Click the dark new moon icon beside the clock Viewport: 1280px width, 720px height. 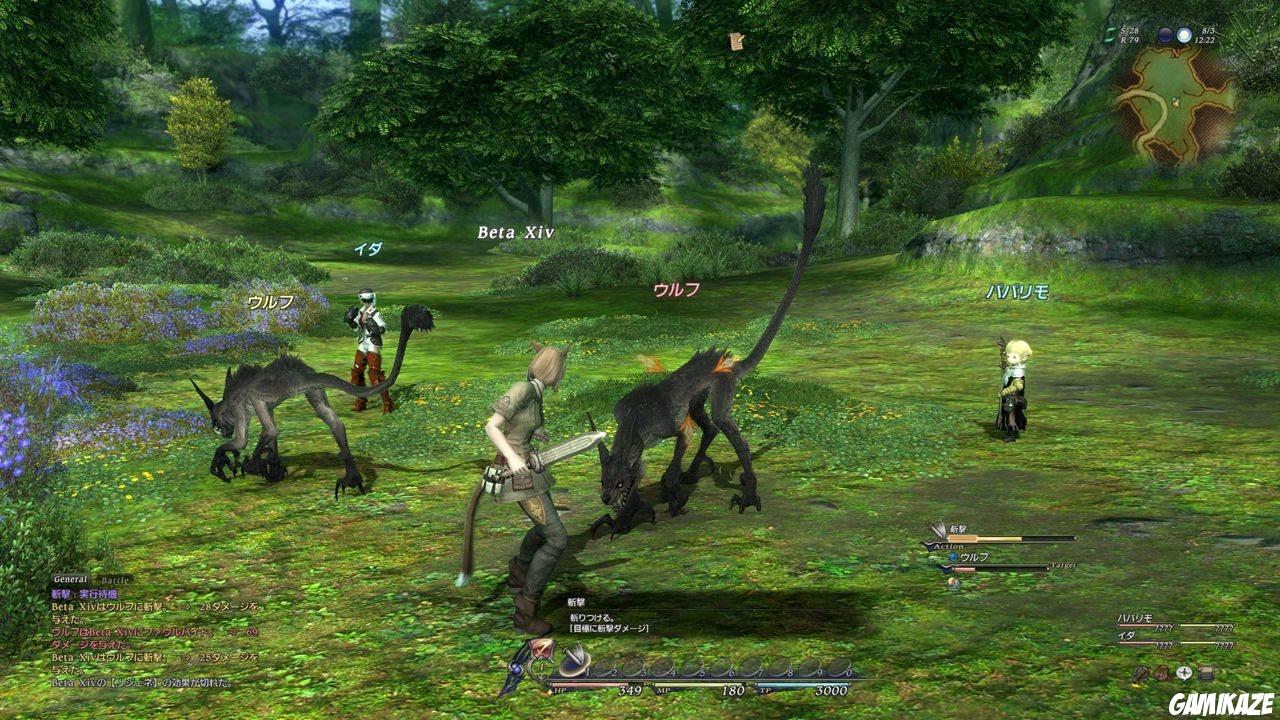(x=1166, y=35)
